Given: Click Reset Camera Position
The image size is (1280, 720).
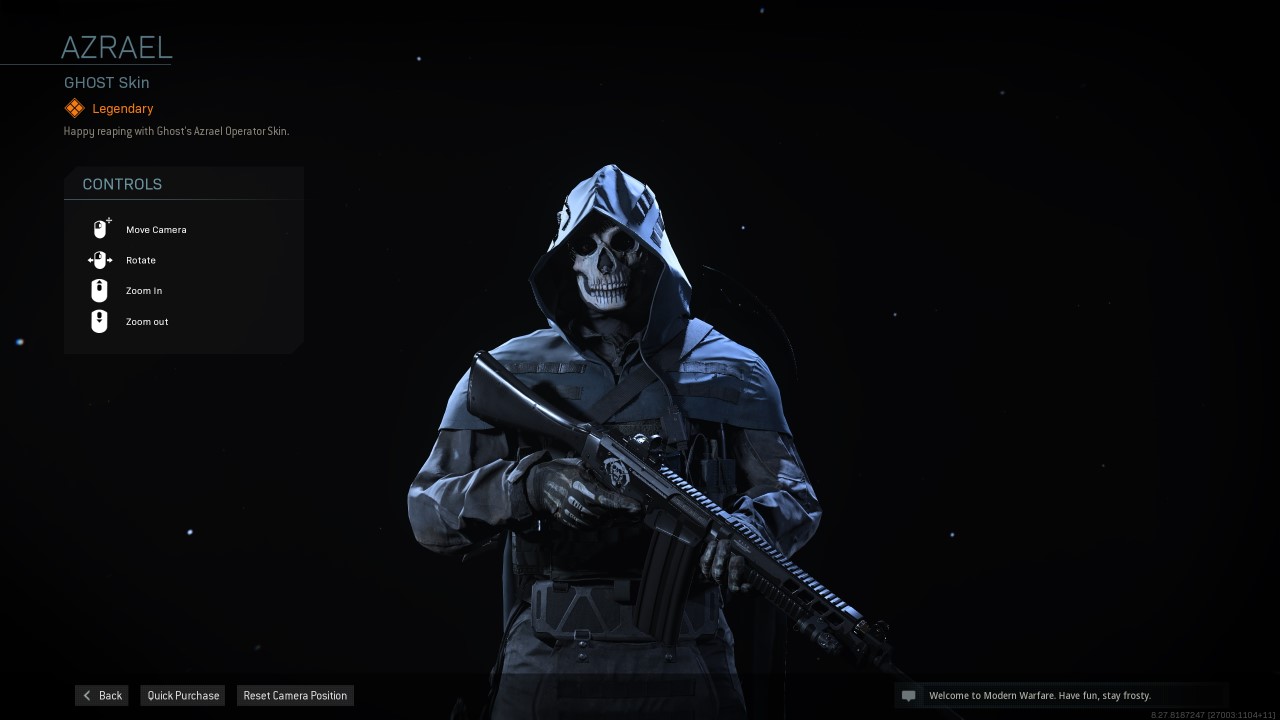Looking at the screenshot, I should pyautogui.click(x=295, y=695).
